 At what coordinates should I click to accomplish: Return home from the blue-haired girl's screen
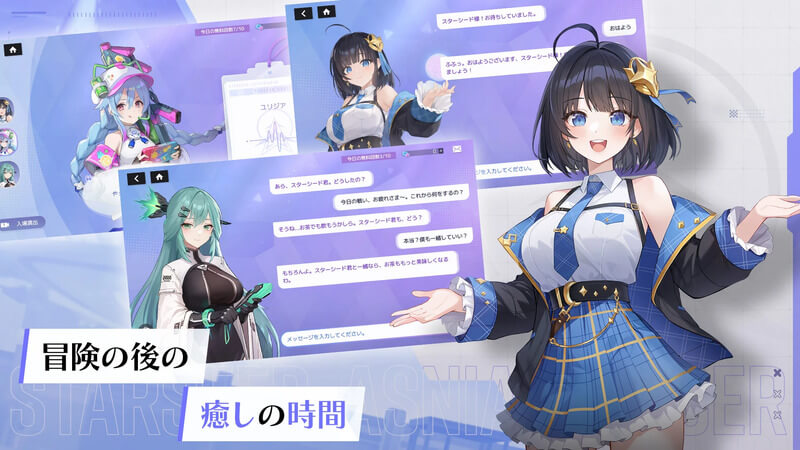point(12,48)
